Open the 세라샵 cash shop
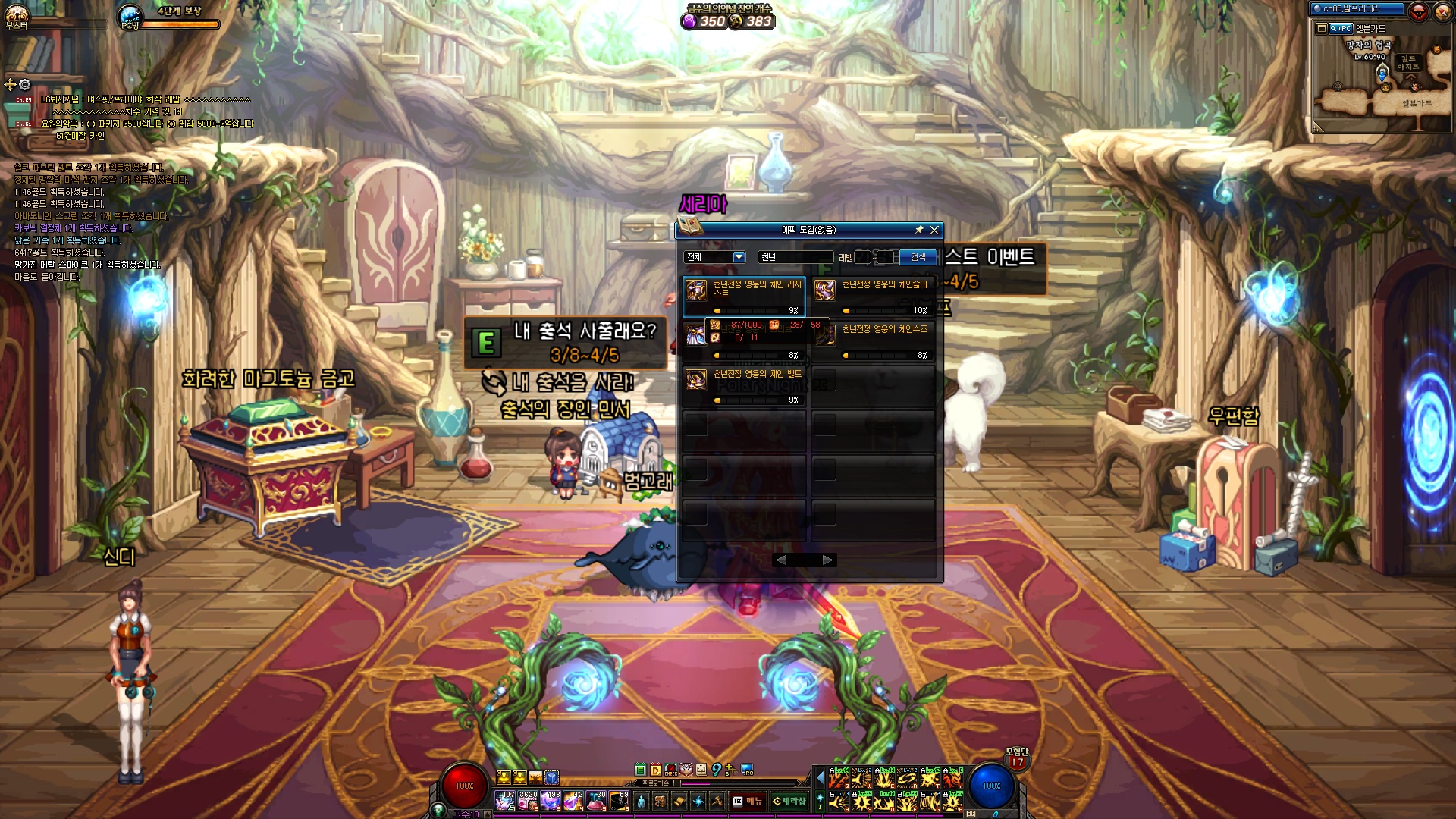Screen dimensions: 1456x819 789,801
